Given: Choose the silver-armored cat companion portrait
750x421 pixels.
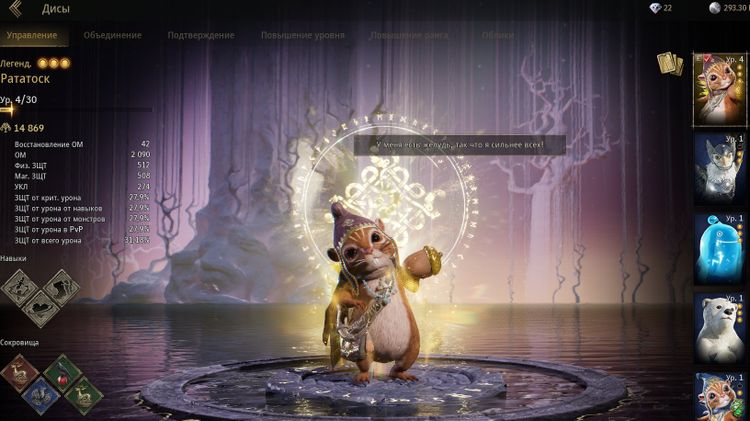Looking at the screenshot, I should pos(719,168).
